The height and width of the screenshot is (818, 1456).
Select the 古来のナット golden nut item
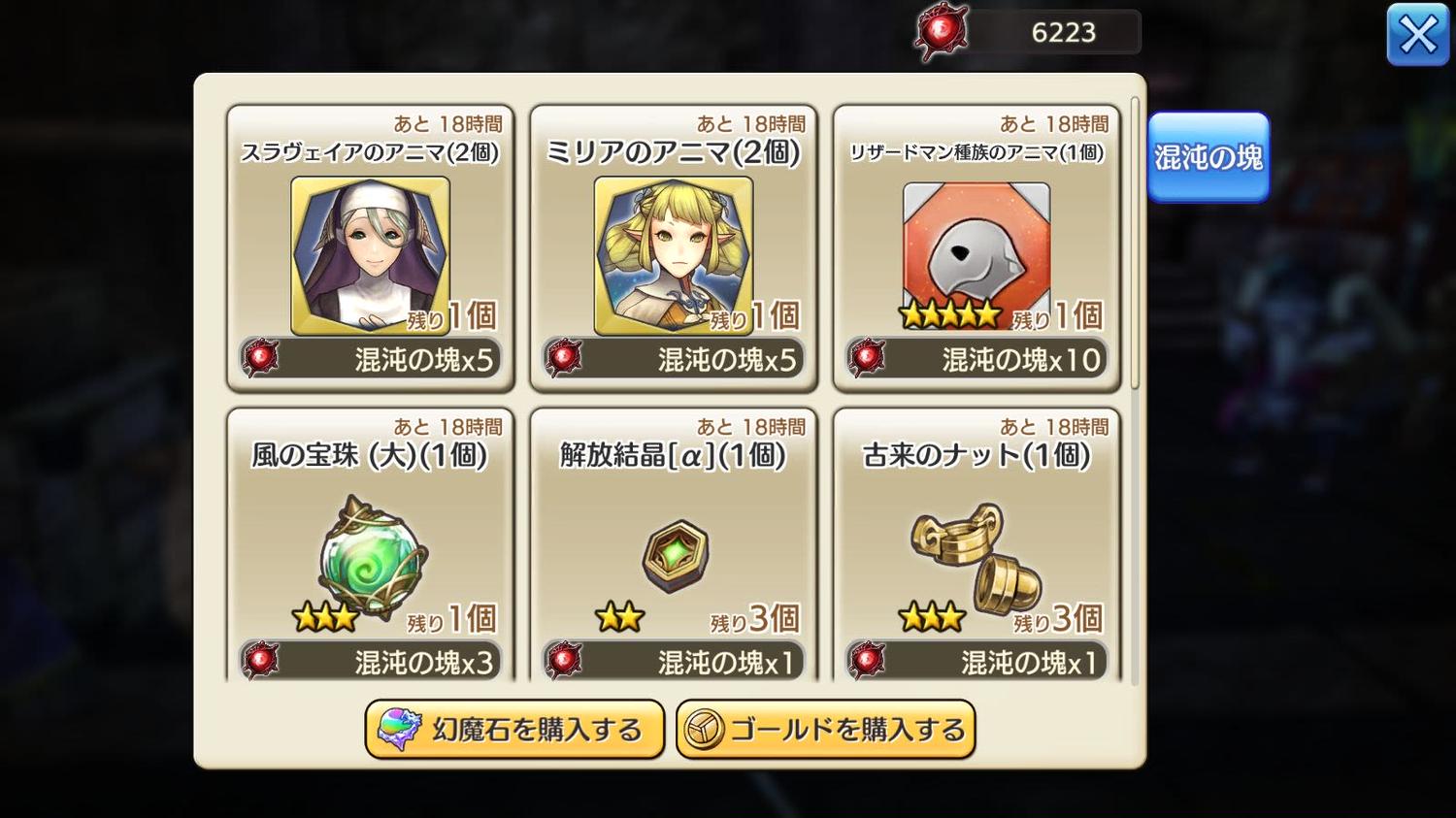coord(976,557)
